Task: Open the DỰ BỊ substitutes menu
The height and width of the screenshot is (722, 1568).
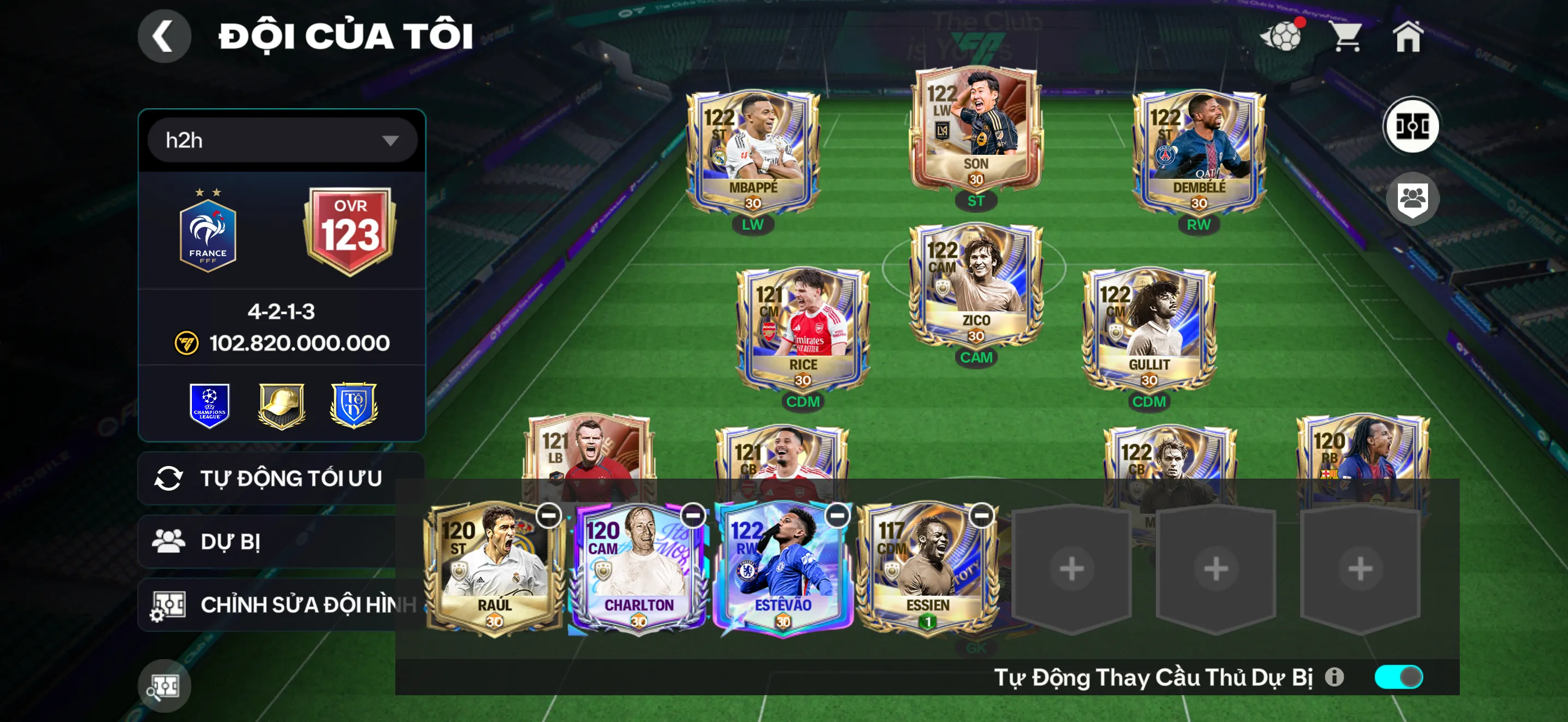Action: 268,541
